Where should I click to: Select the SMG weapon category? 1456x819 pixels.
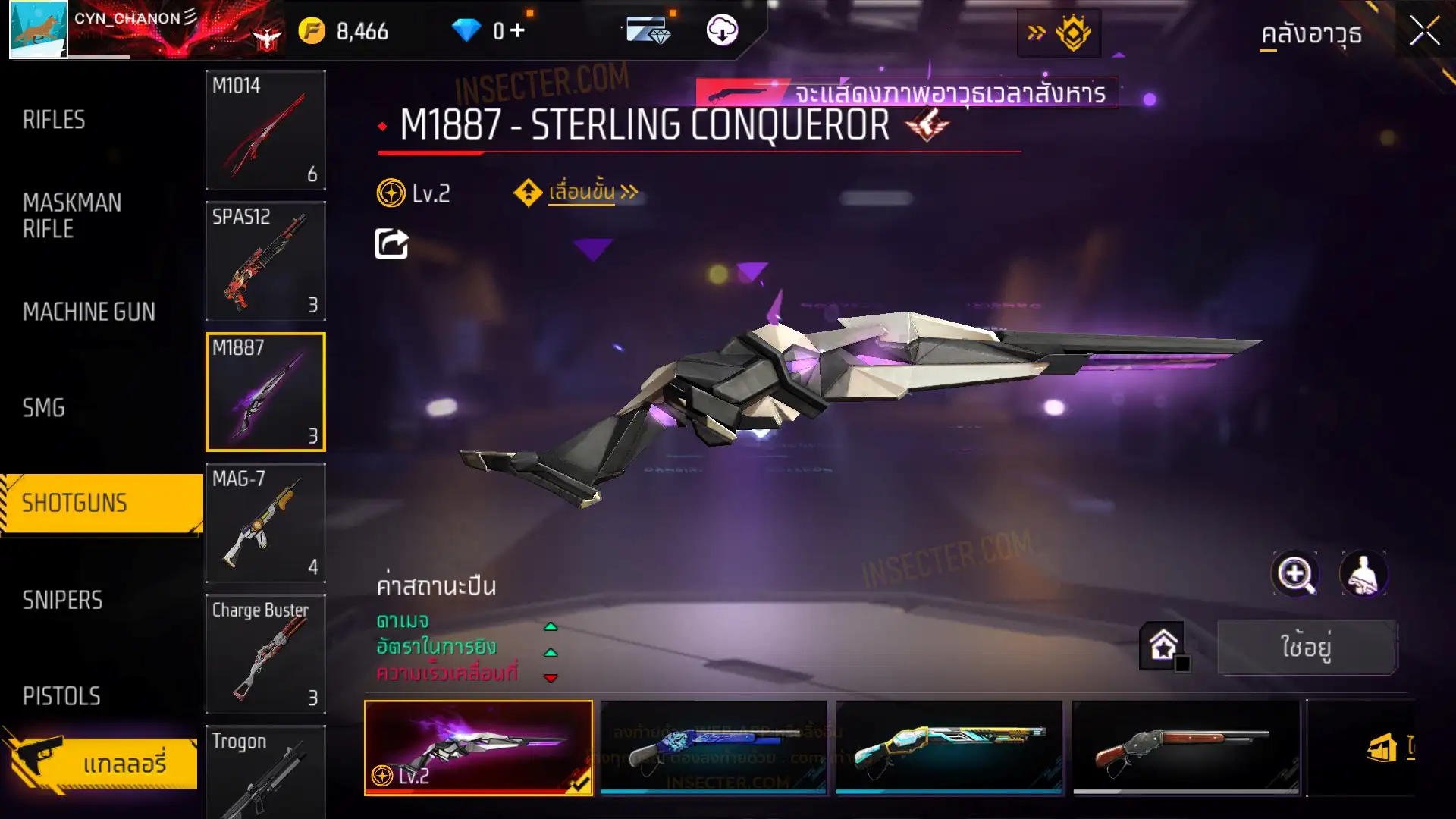pos(44,408)
